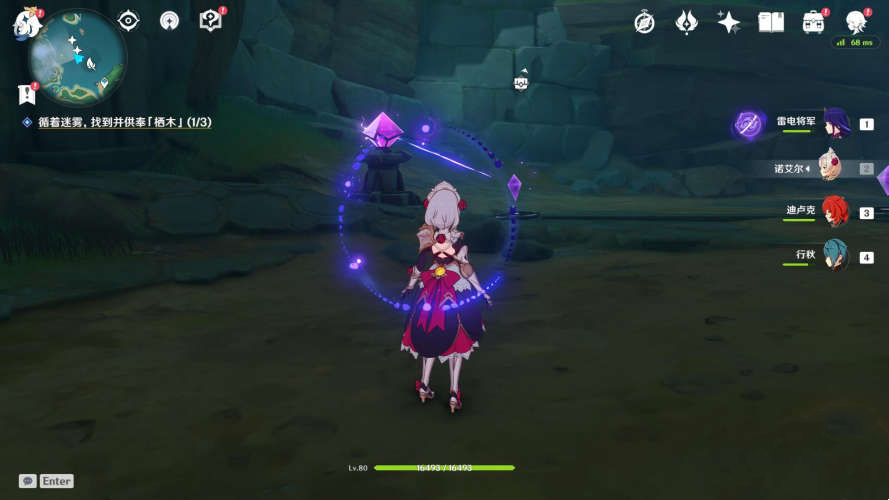
Task: Open the open-book adventurer handbook icon
Action: coord(771,22)
